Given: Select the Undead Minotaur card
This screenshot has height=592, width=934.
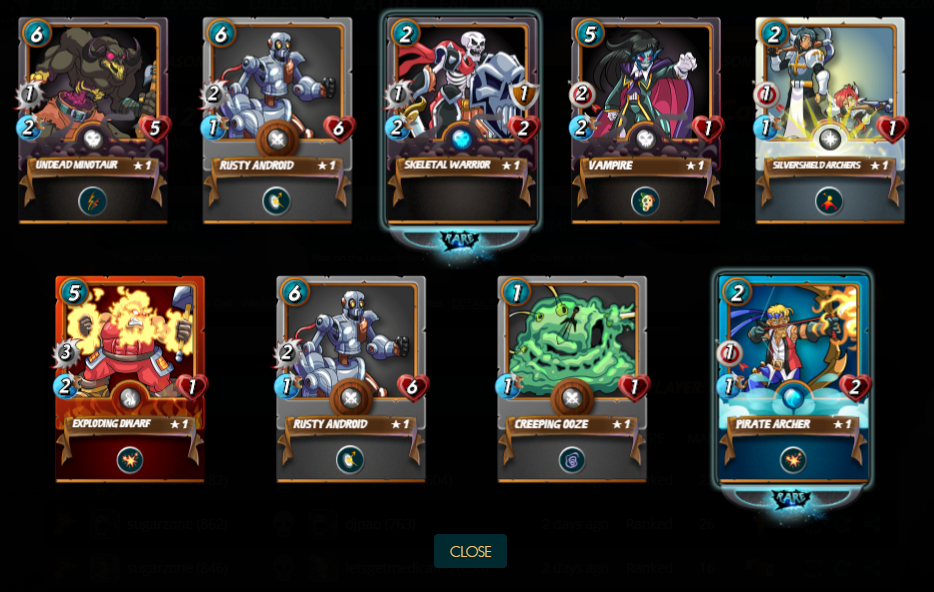Looking at the screenshot, I should (x=93, y=120).
